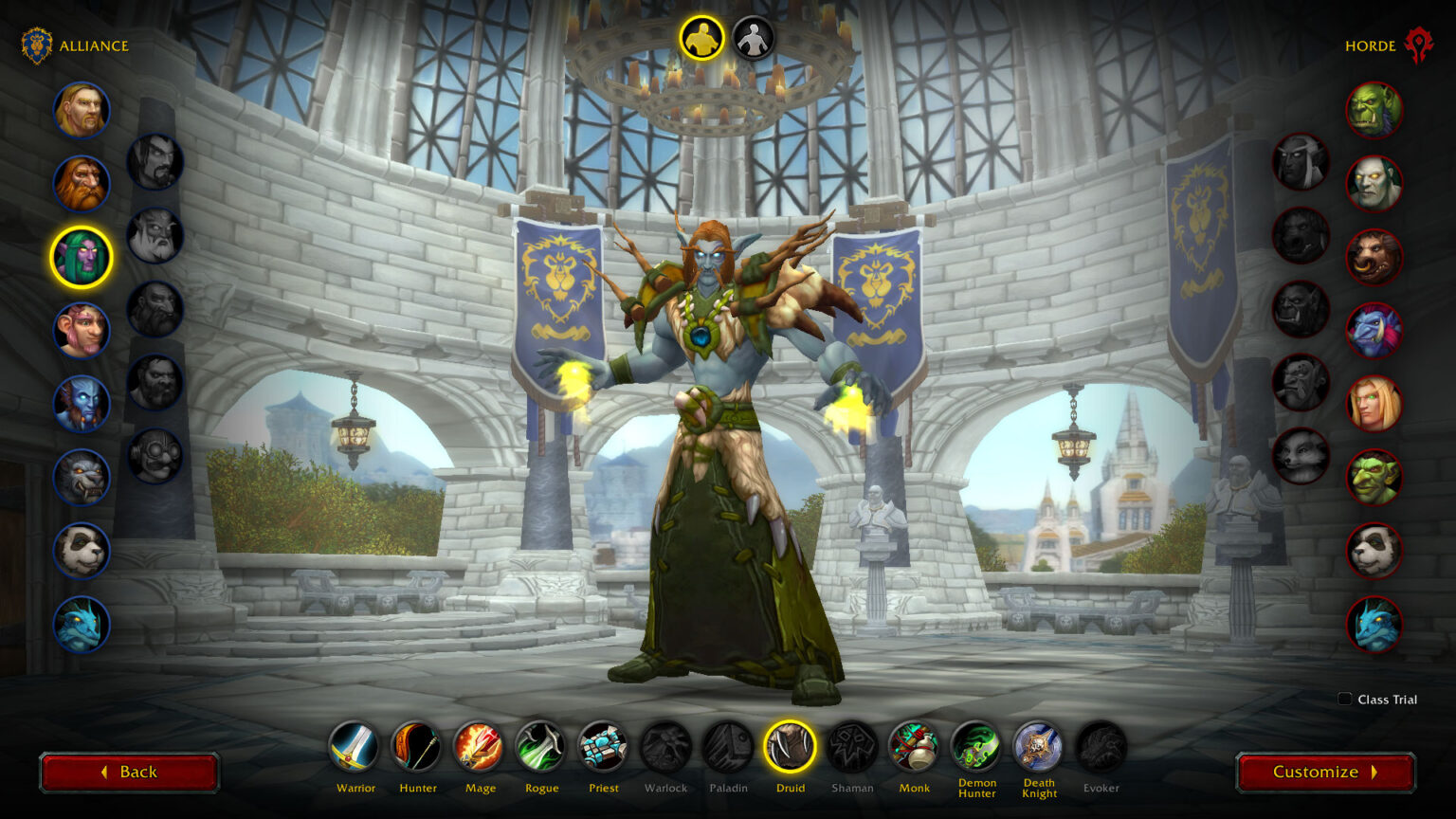Select the Priest class icon

604,748
